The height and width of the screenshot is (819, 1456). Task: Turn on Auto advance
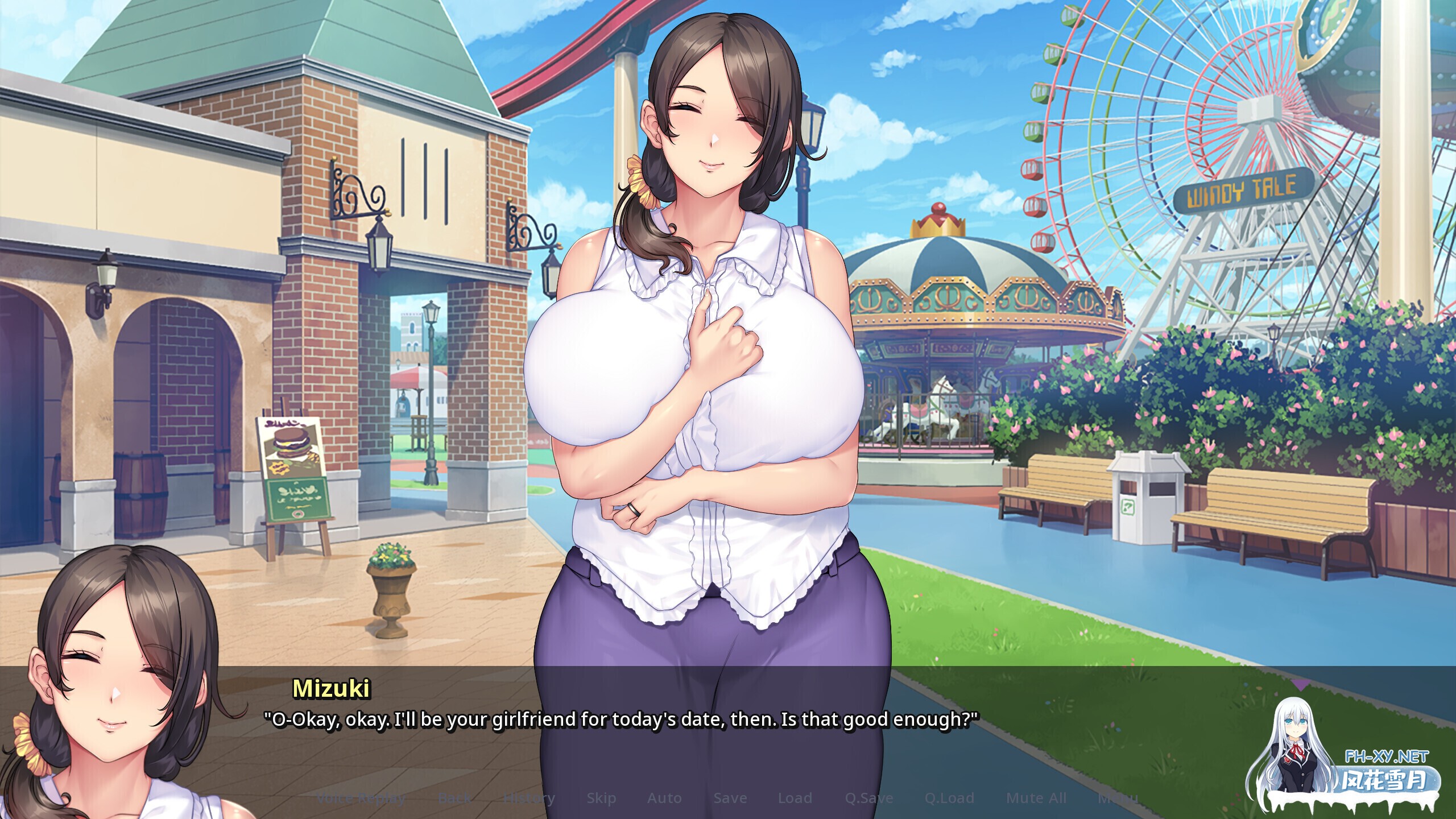(664, 798)
